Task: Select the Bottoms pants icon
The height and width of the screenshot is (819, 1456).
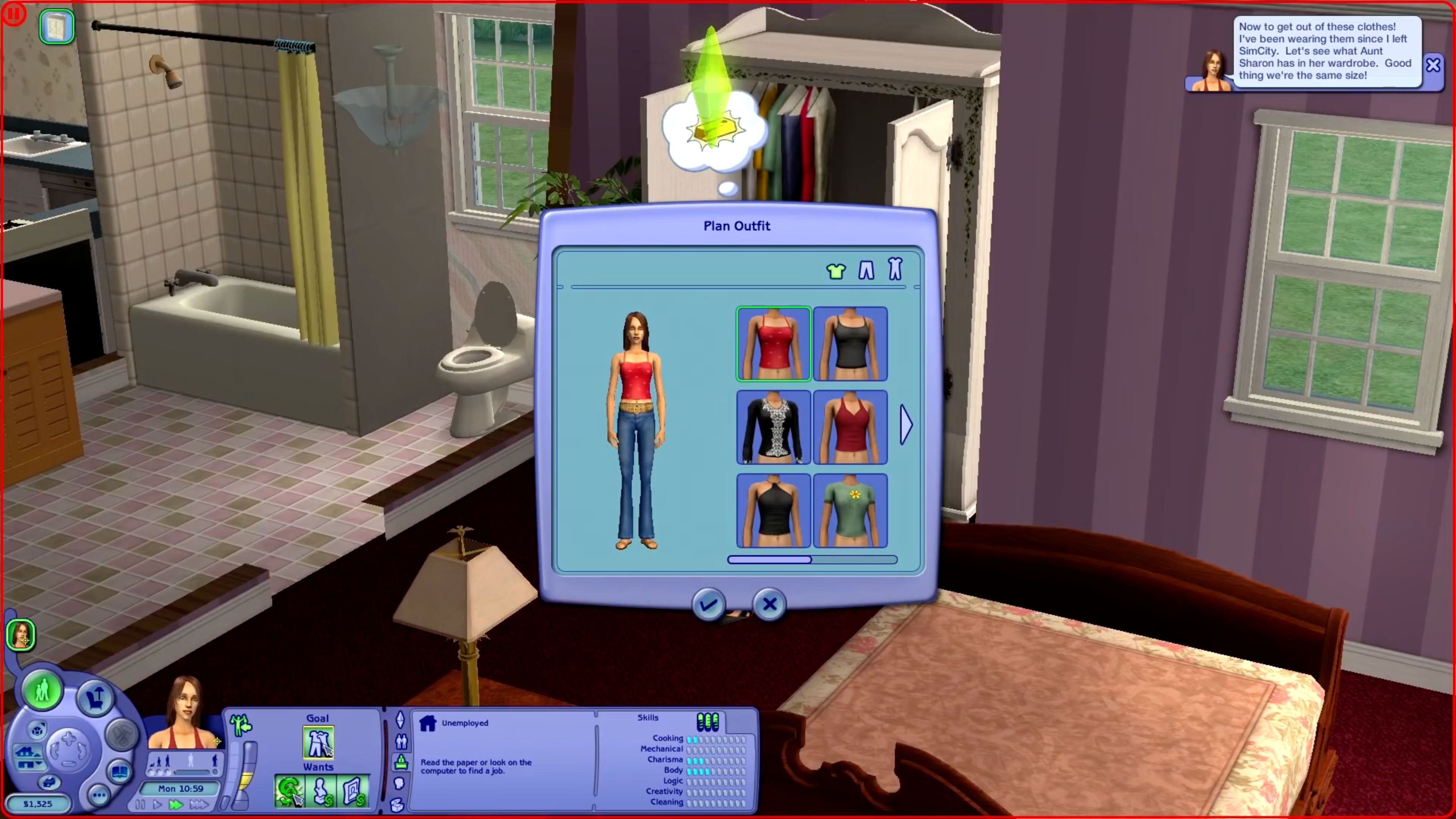Action: tap(866, 270)
